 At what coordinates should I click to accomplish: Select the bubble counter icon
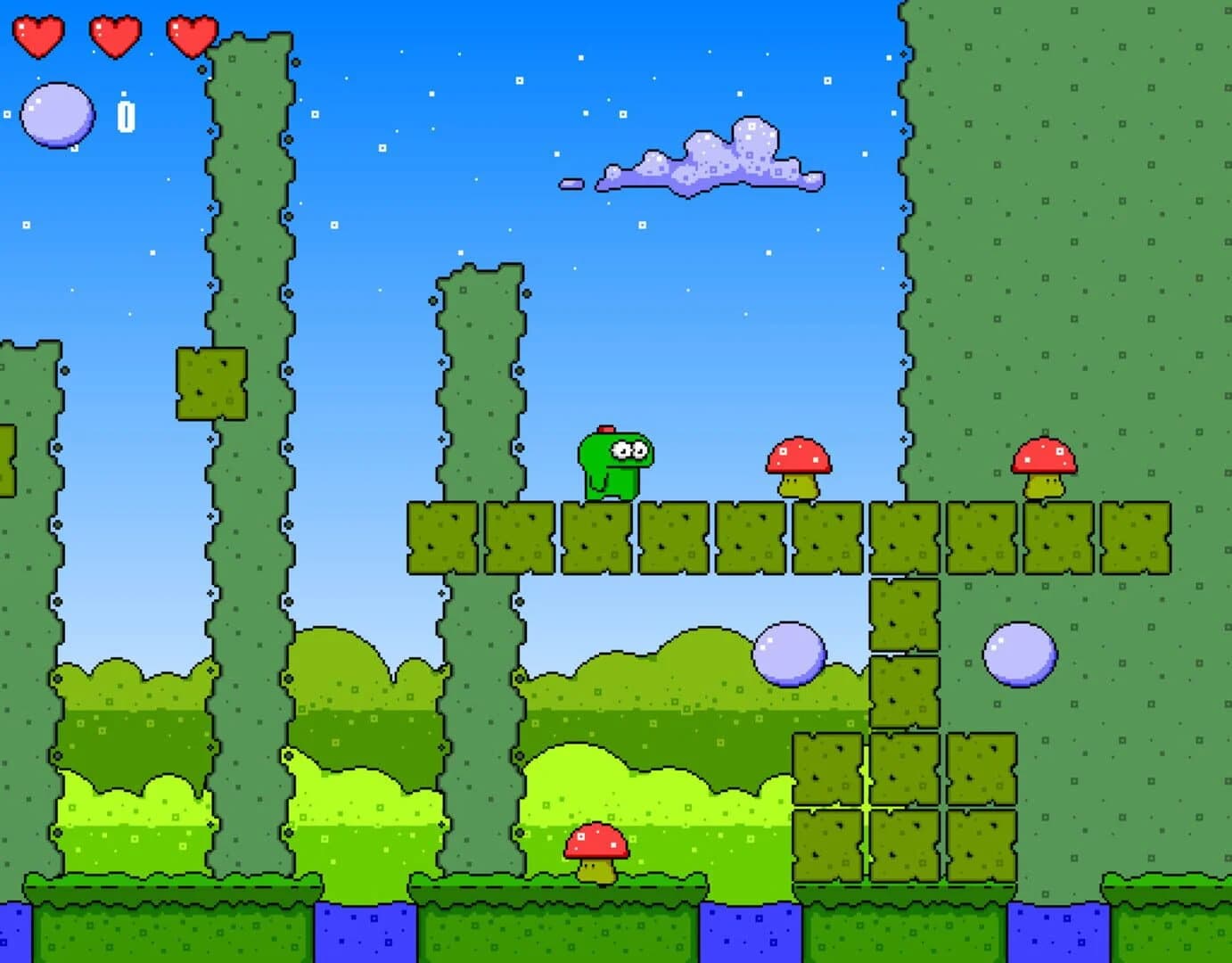(x=58, y=114)
